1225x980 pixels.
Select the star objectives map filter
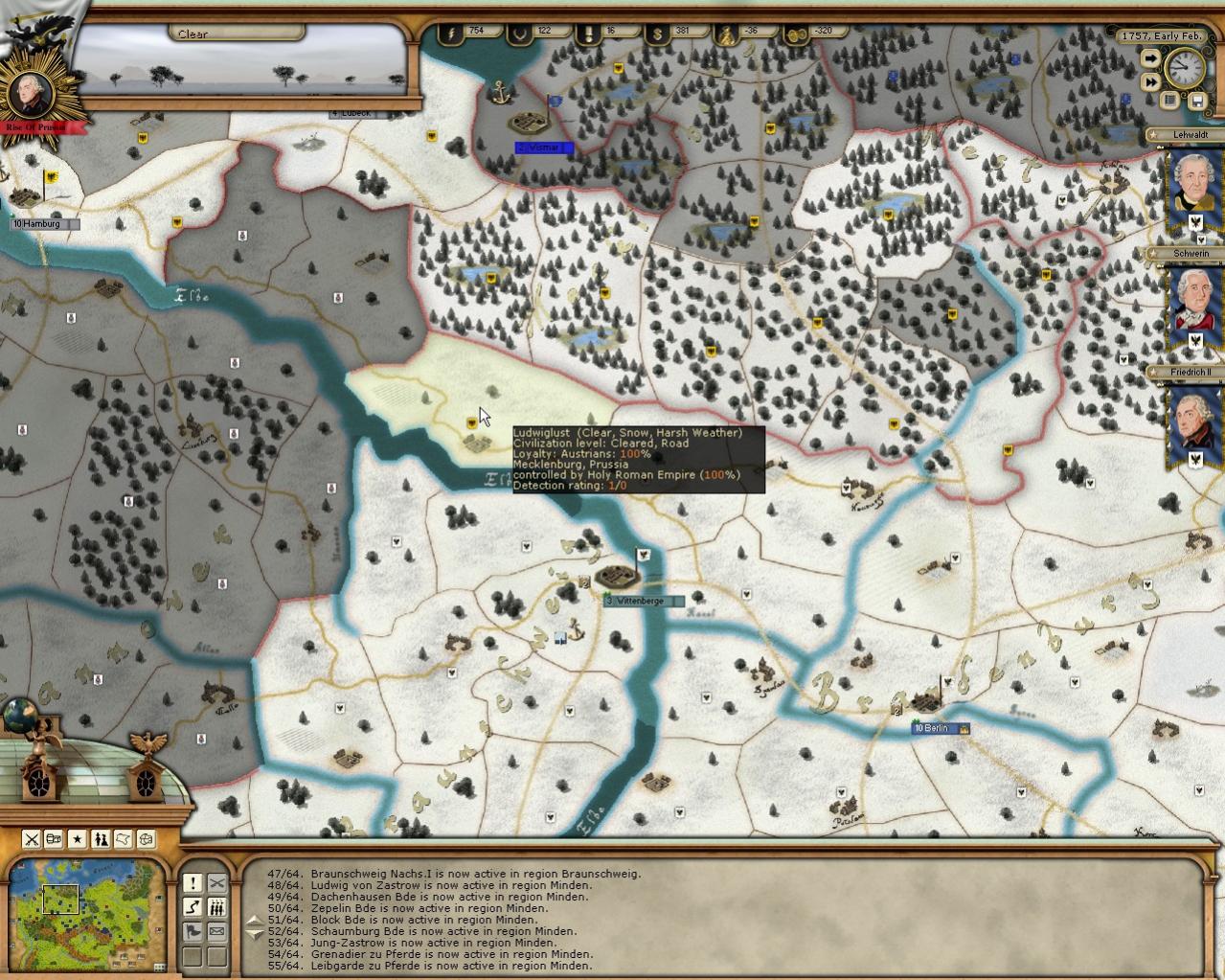pos(78,839)
